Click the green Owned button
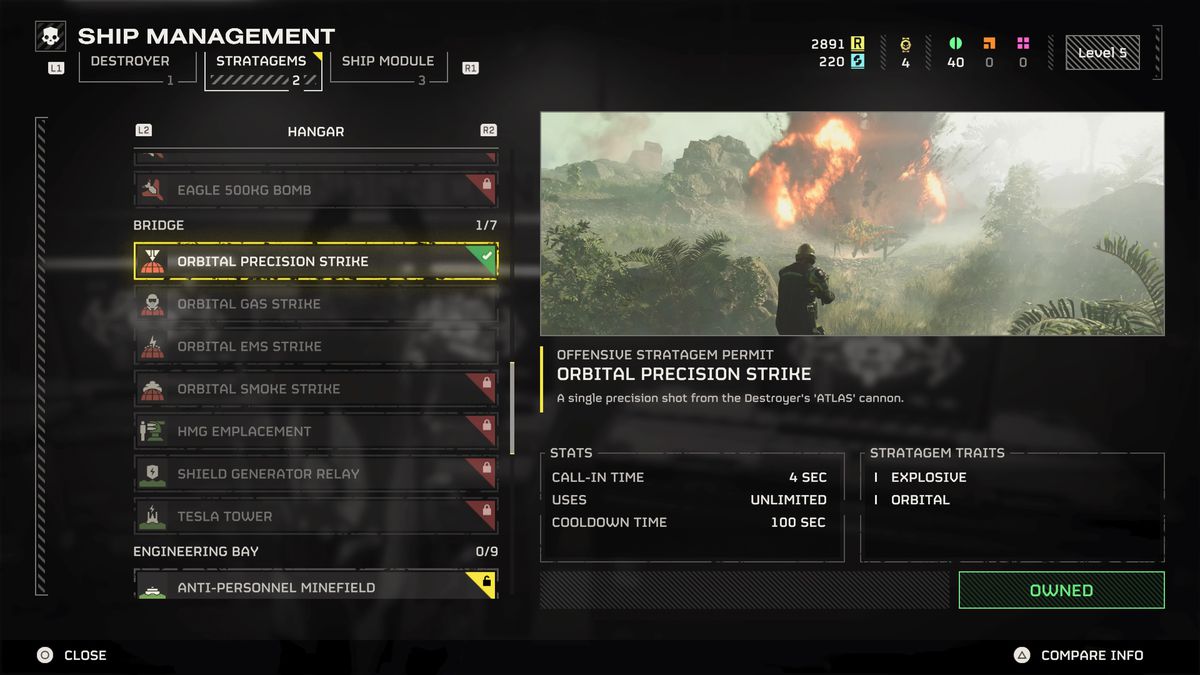This screenshot has height=675, width=1200. click(x=1061, y=590)
